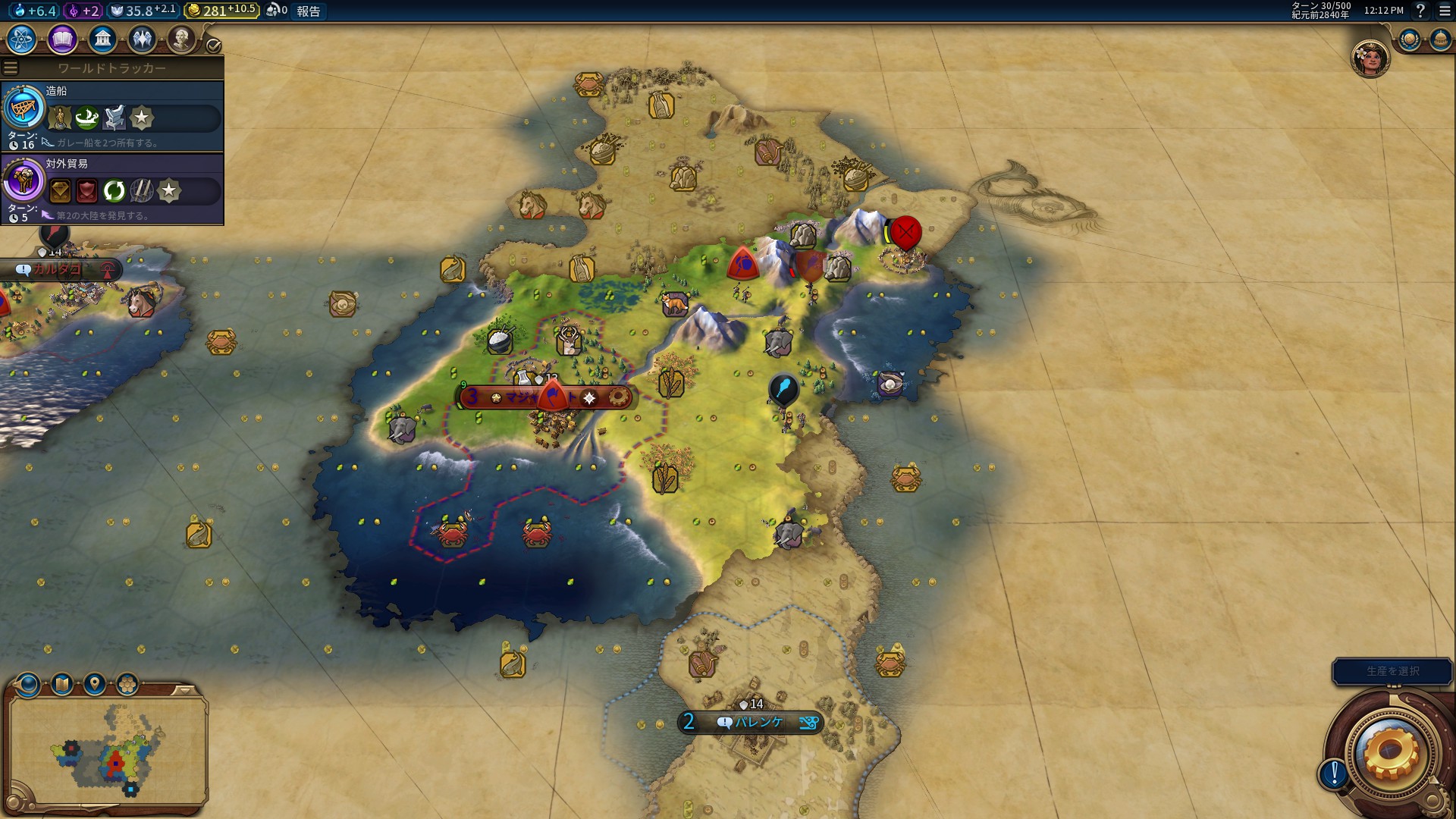Viewport: 1456px width, 819px height.
Task: Activate the map pin tool
Action: pos(95,685)
